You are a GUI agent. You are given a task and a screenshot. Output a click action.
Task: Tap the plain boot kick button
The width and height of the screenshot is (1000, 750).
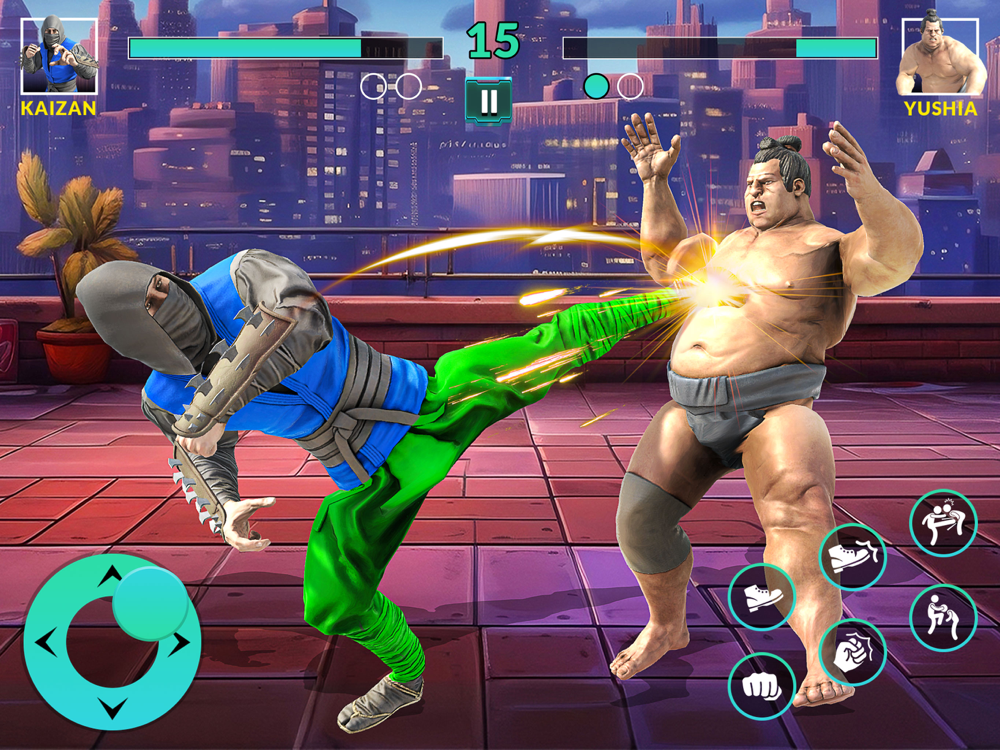tap(762, 597)
